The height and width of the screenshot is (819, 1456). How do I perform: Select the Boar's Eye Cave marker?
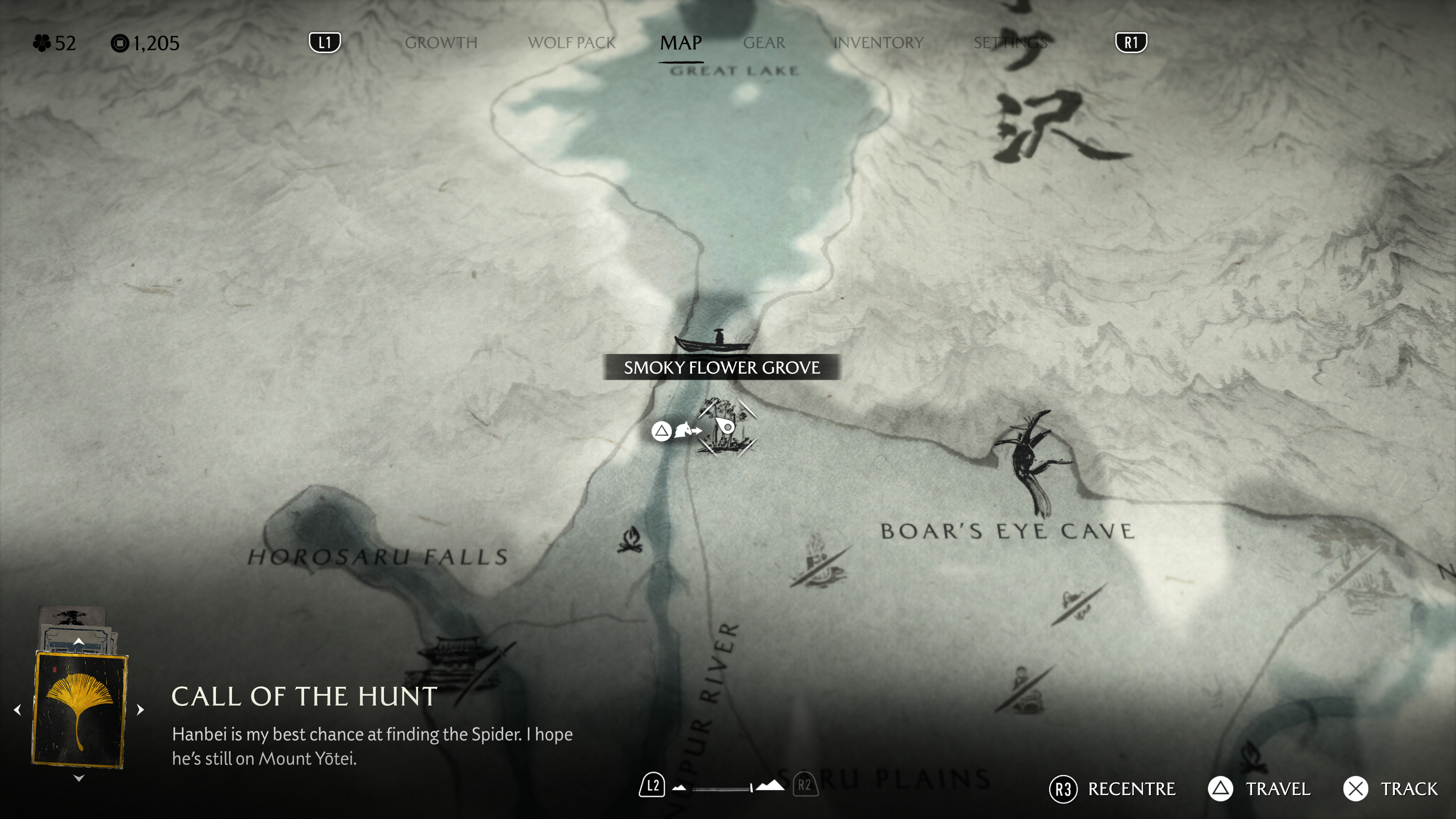[1028, 461]
